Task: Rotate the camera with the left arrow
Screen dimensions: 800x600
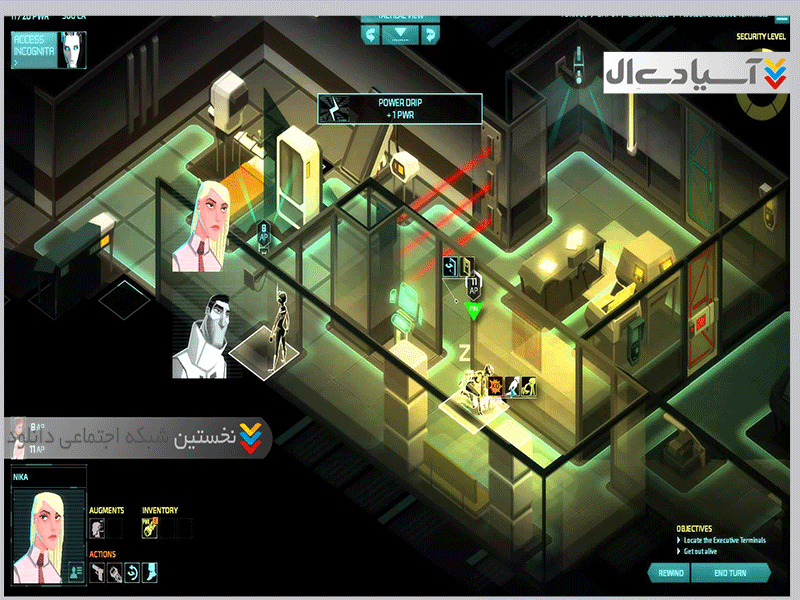Action: pos(371,35)
